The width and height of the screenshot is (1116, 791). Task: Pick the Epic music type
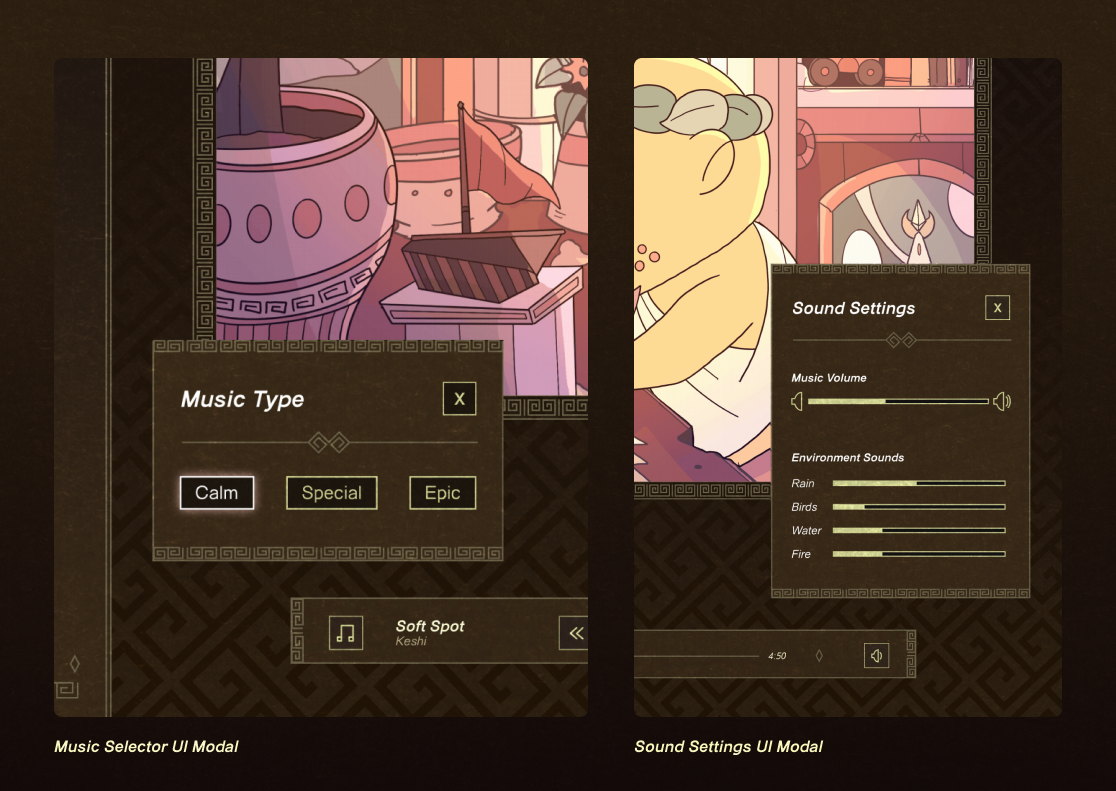pyautogui.click(x=442, y=493)
